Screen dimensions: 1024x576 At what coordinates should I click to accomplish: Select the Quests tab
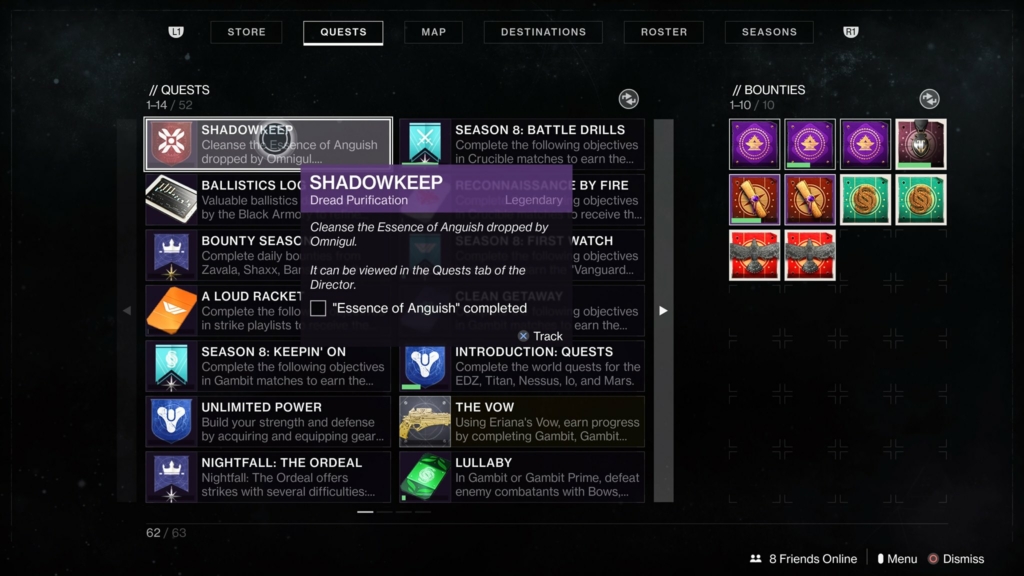coord(343,32)
